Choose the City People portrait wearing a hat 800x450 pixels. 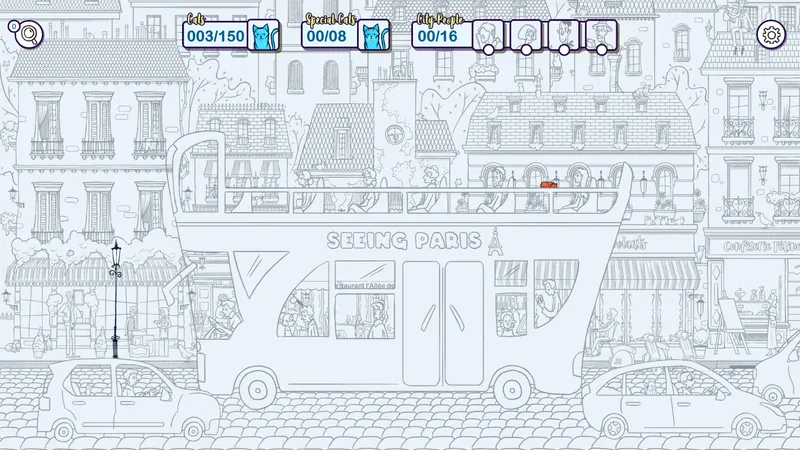(601, 33)
